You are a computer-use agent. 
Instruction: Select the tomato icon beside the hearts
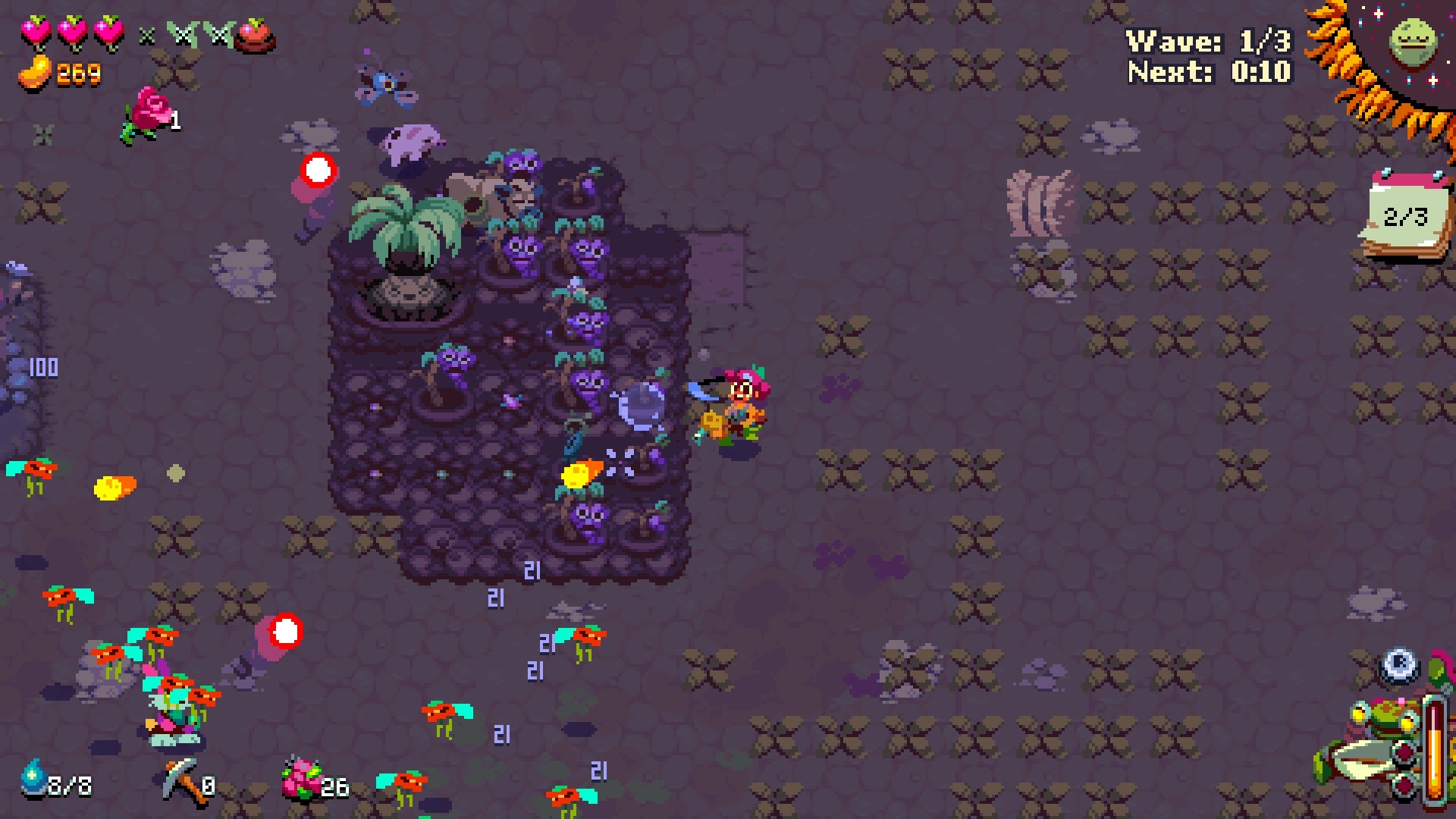(254, 35)
